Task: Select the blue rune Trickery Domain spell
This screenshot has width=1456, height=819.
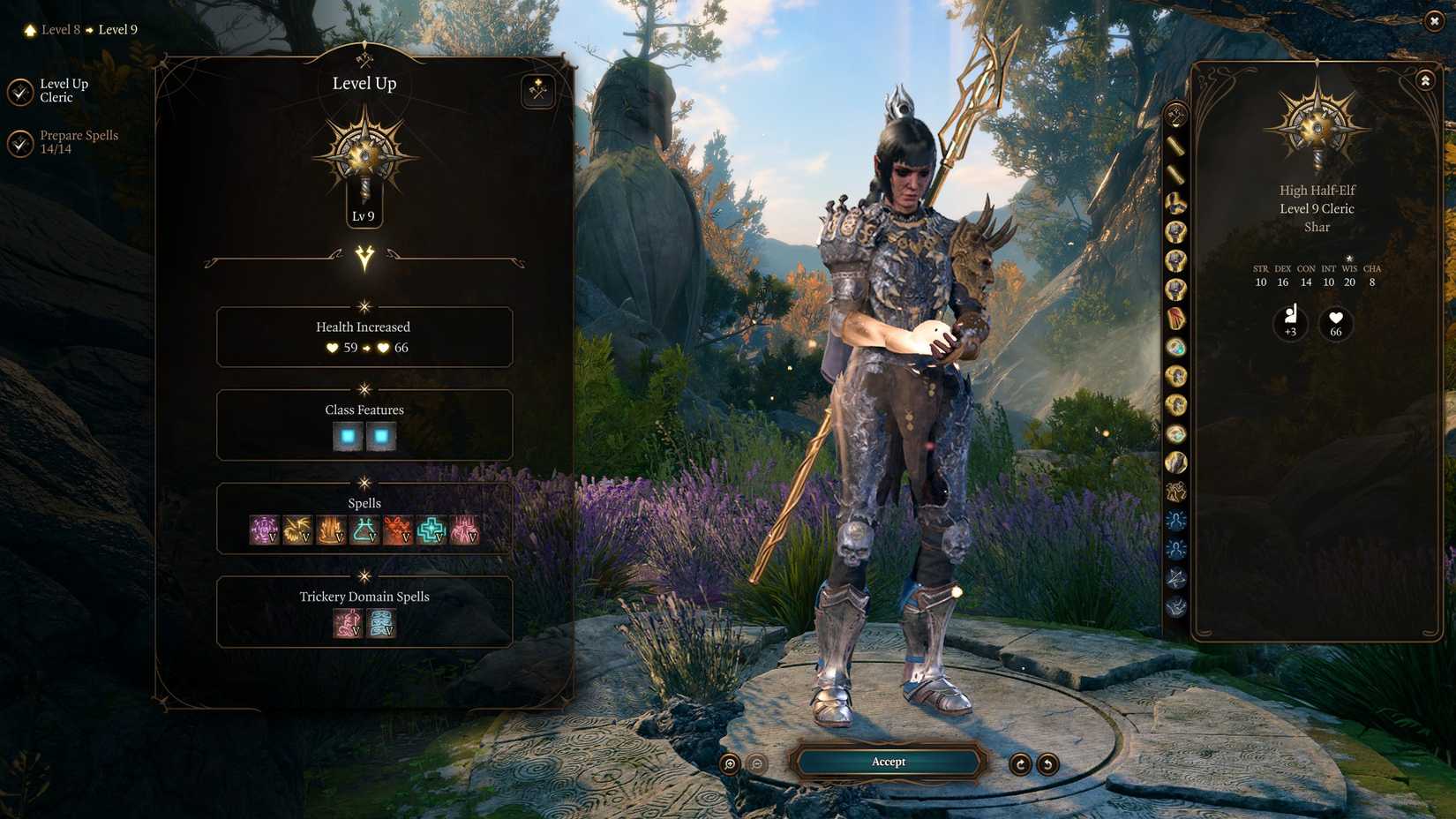Action: [381, 623]
